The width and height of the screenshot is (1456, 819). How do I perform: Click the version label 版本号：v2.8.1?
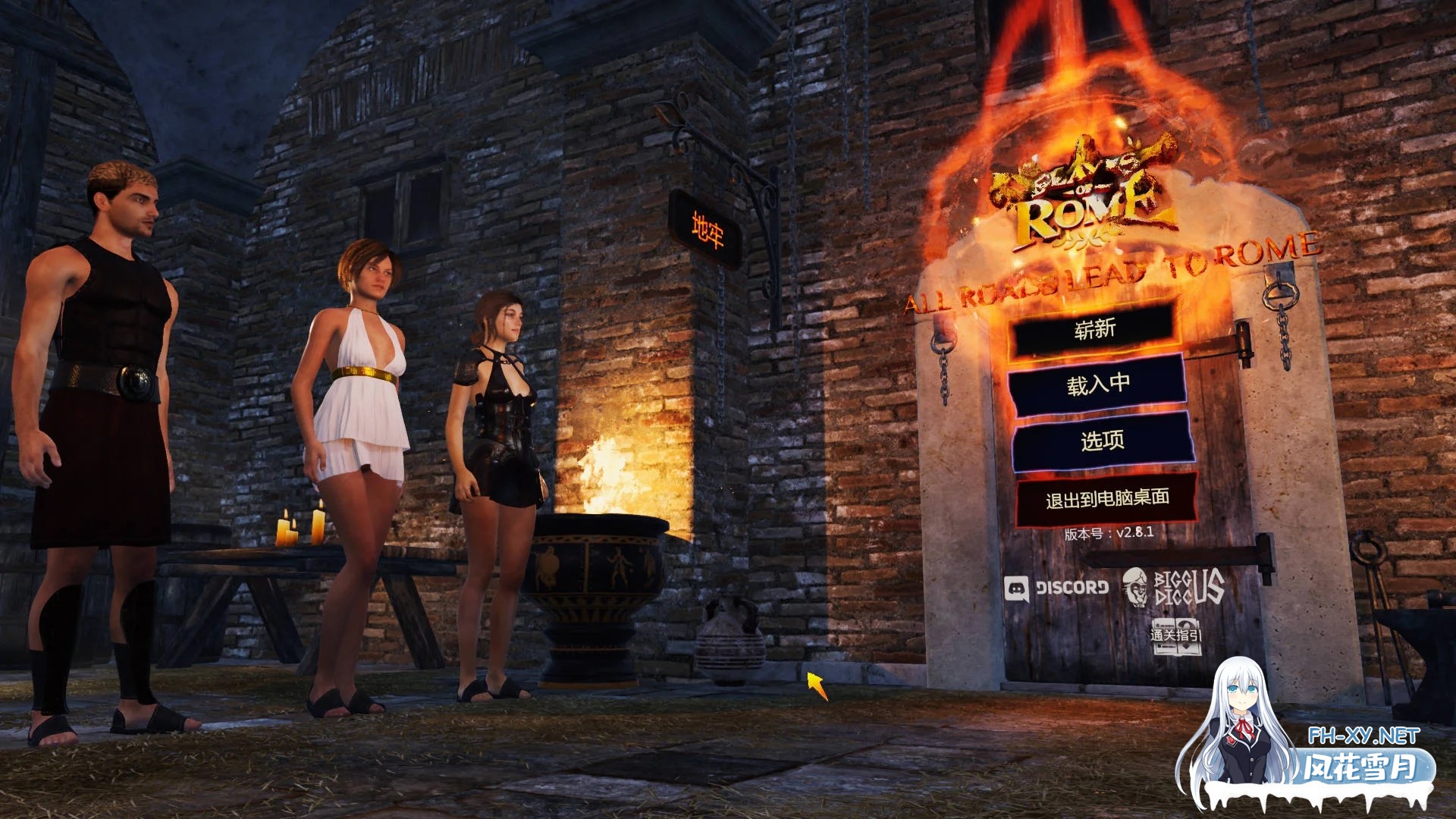pos(1107,534)
